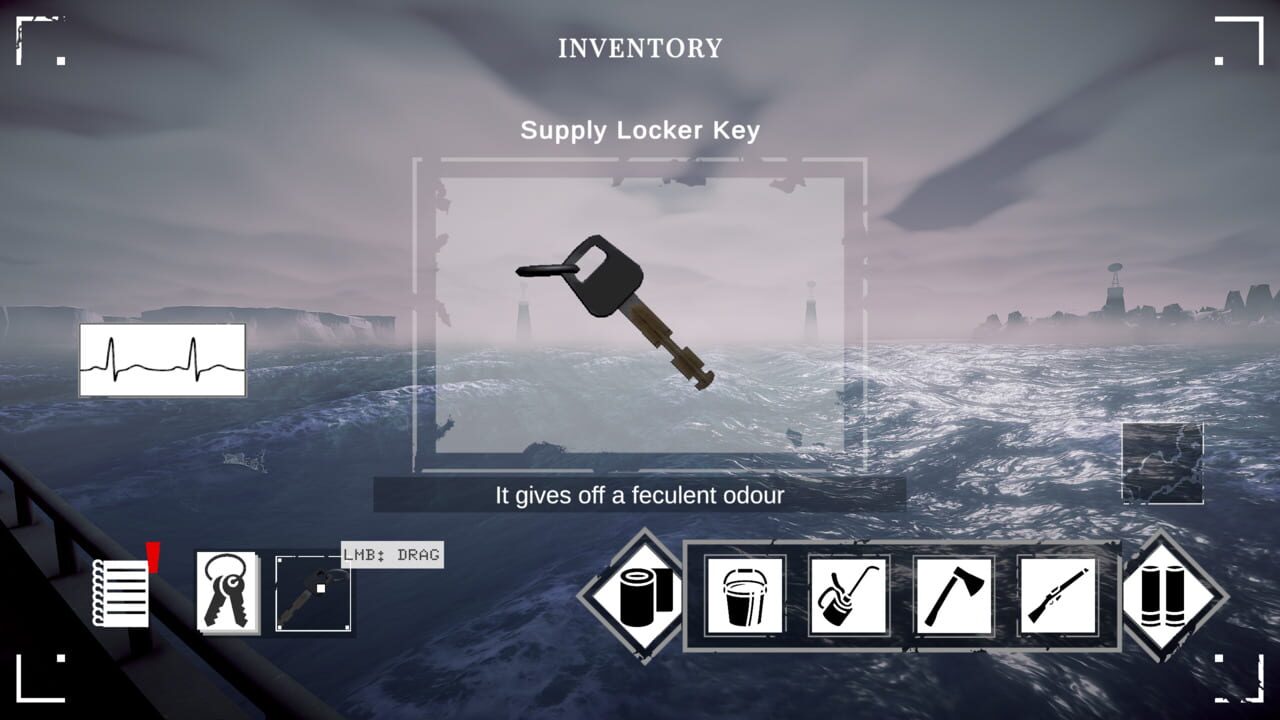Click the feculent odour description text

[640, 492]
